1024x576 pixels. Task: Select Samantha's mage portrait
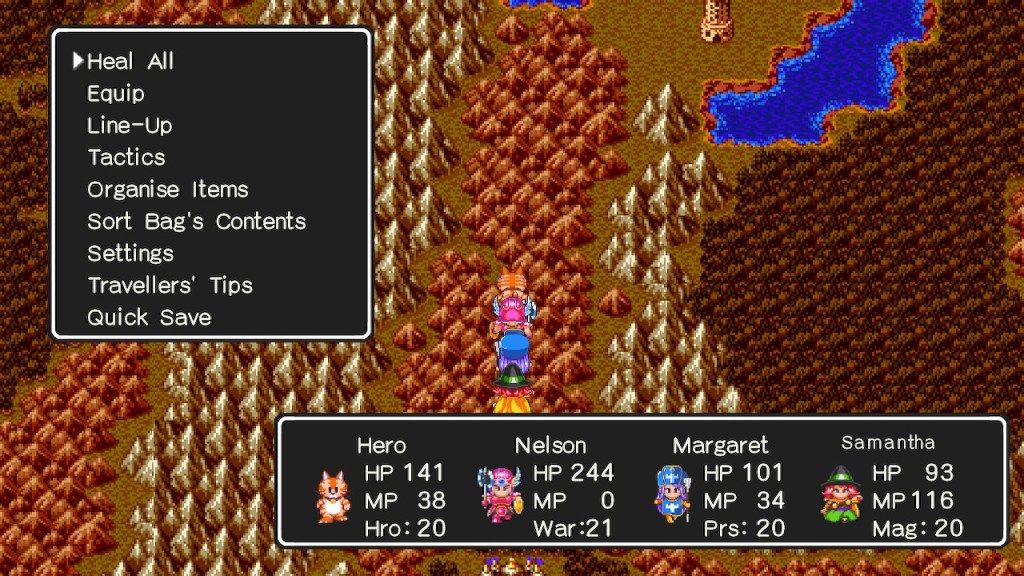[x=840, y=494]
